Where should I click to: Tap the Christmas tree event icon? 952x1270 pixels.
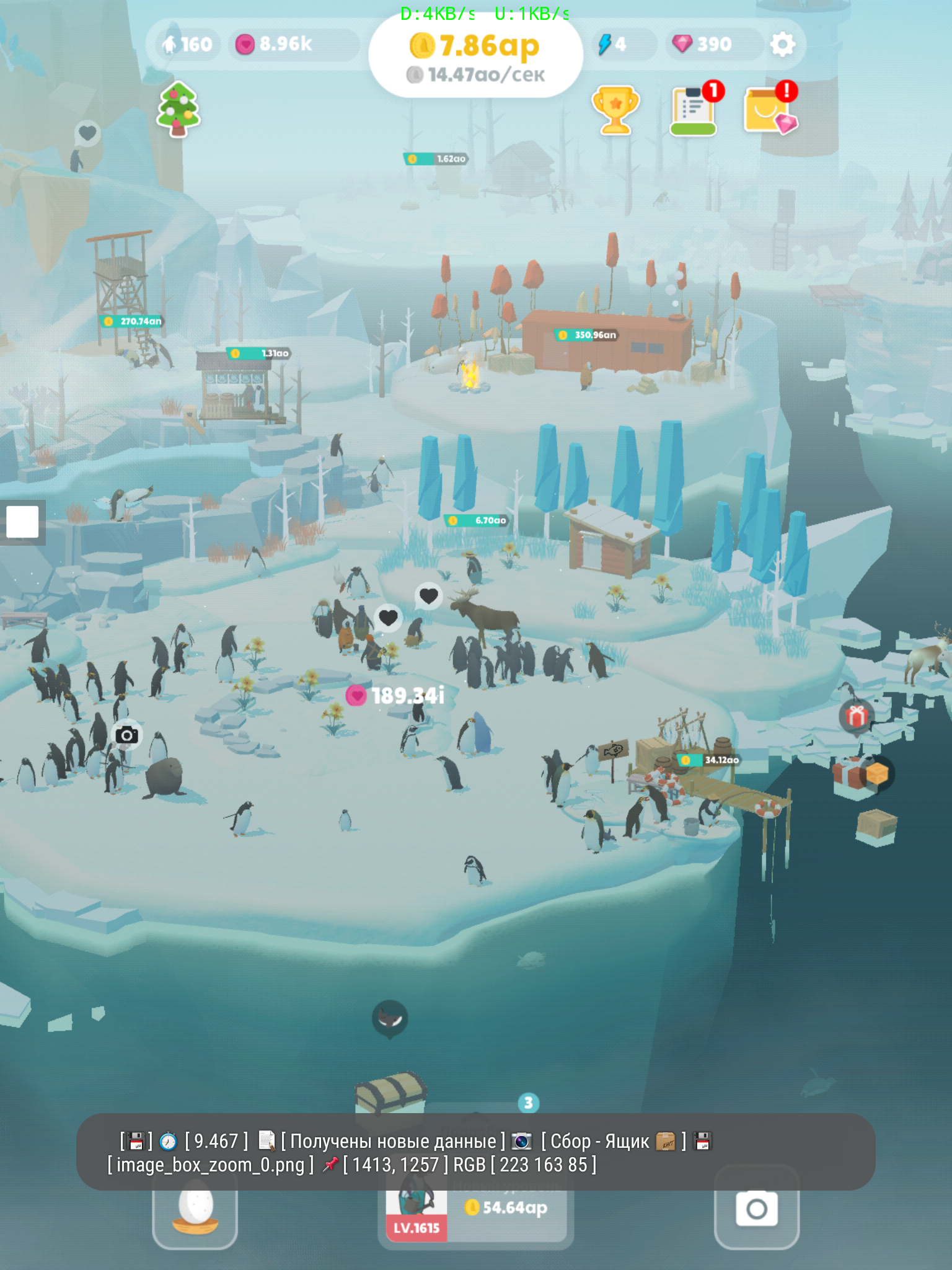click(178, 109)
